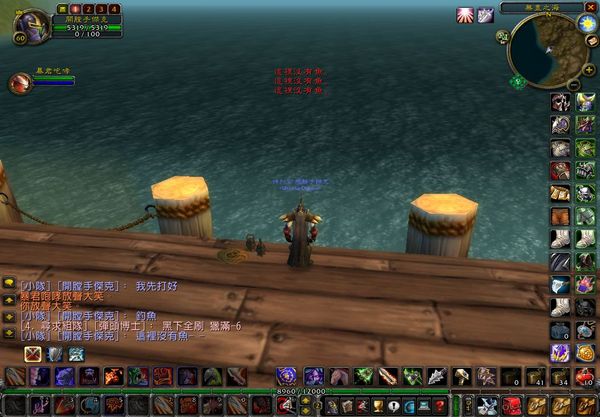
Task: Activate the pet attack crossed-swords button
Action: pos(33,354)
